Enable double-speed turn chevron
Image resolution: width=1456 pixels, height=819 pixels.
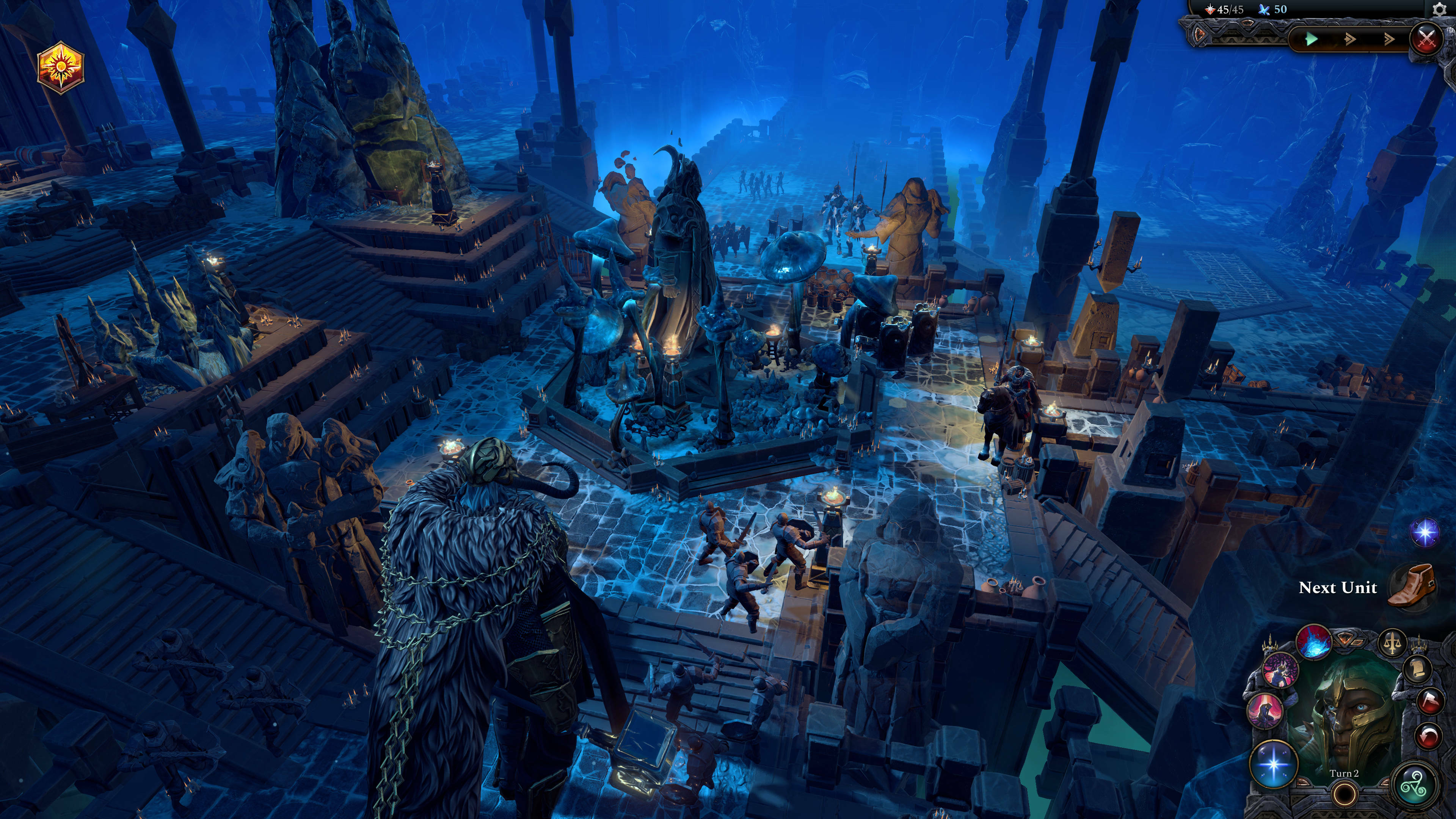1350,40
